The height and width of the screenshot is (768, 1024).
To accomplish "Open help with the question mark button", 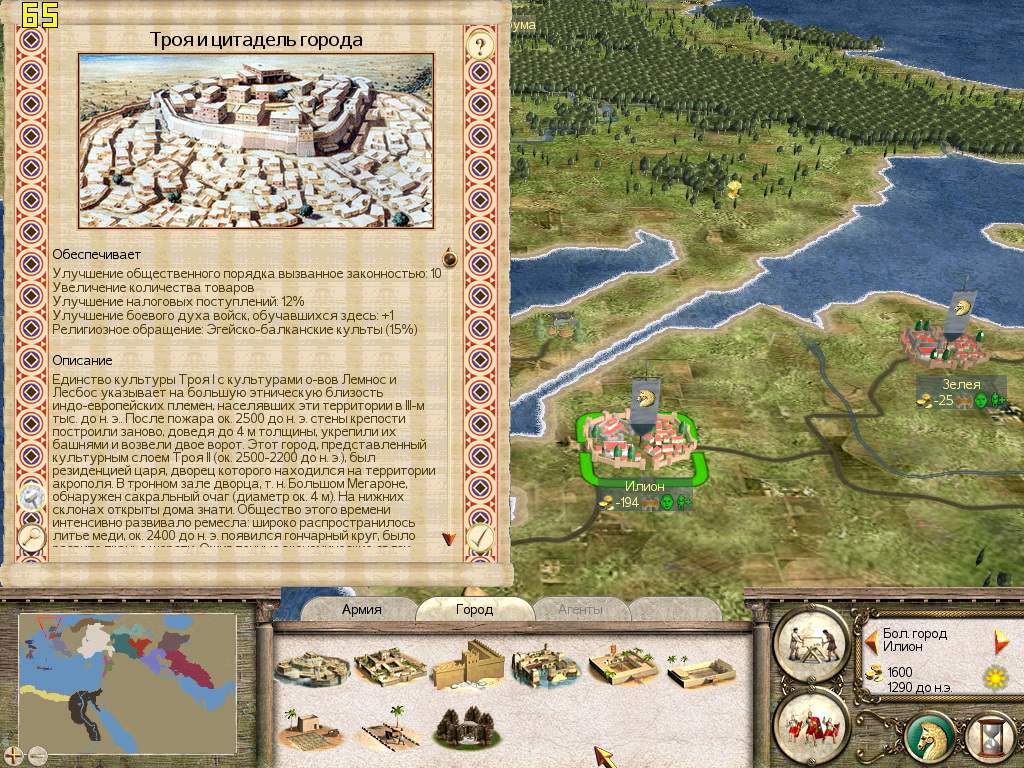I will 481,45.
